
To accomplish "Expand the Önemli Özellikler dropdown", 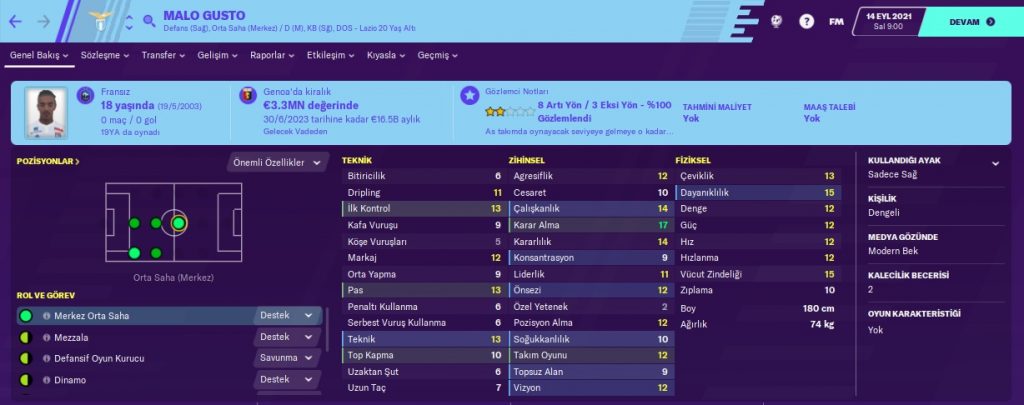I will [277, 162].
